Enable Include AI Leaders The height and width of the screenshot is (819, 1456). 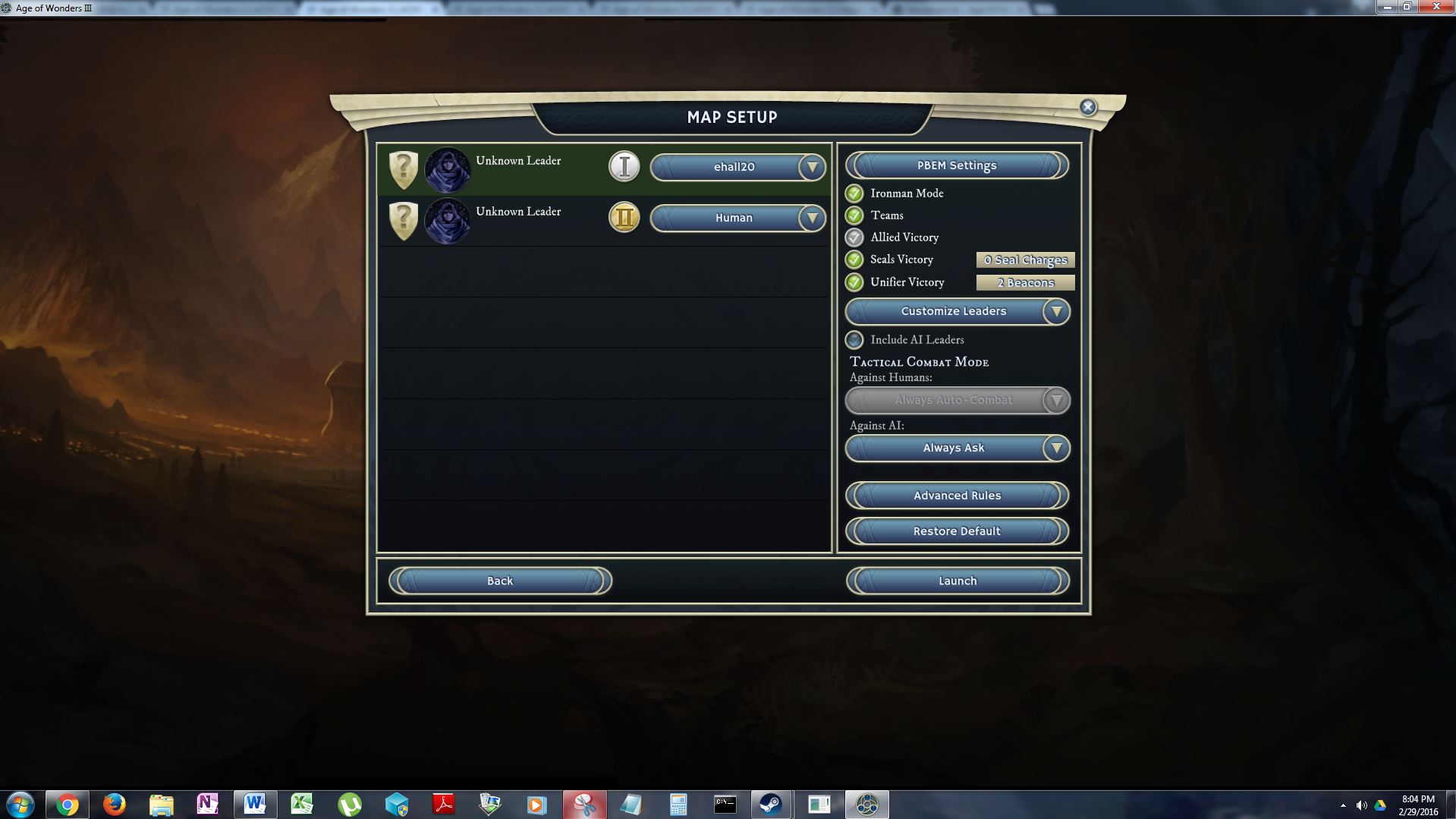[x=854, y=340]
